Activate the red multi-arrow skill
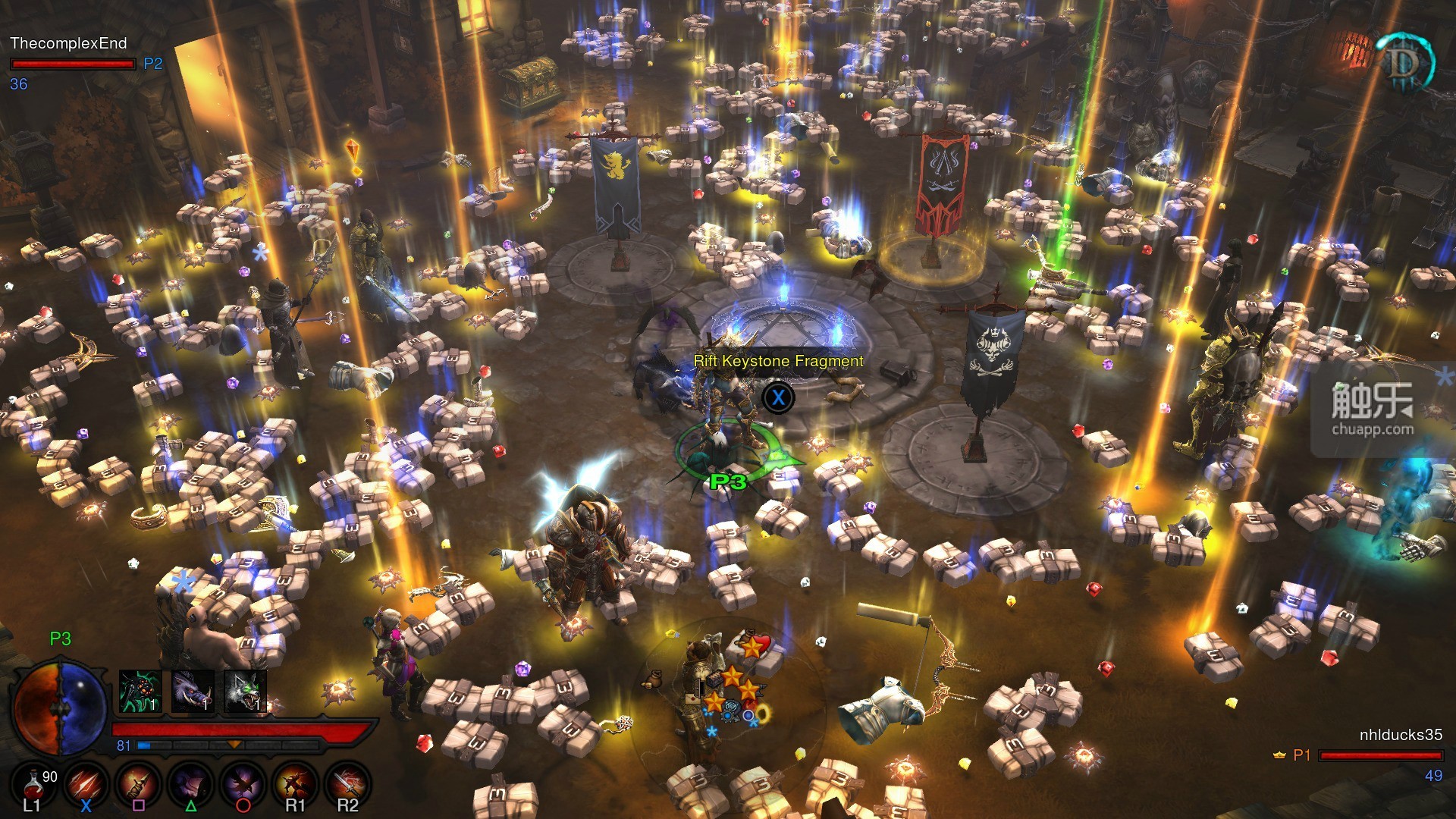The image size is (1456, 819). pos(86,783)
